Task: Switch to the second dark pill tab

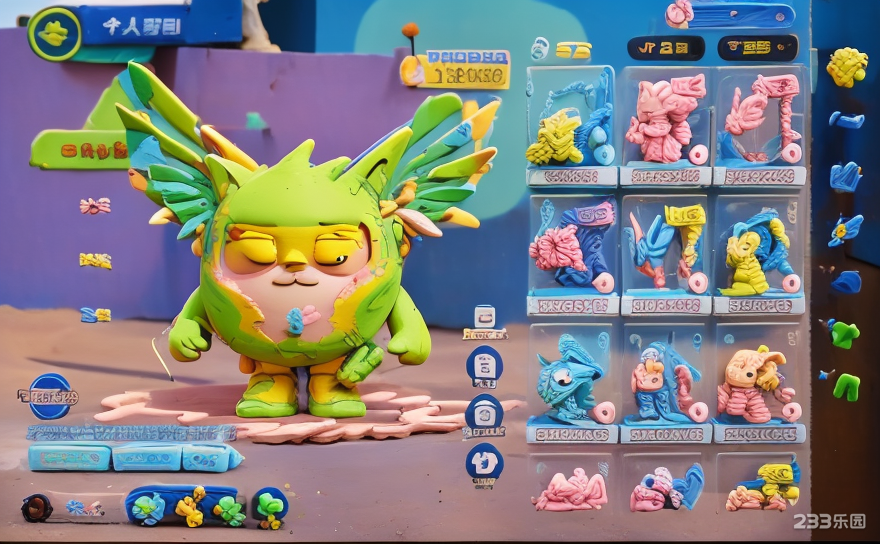Action: [758, 47]
